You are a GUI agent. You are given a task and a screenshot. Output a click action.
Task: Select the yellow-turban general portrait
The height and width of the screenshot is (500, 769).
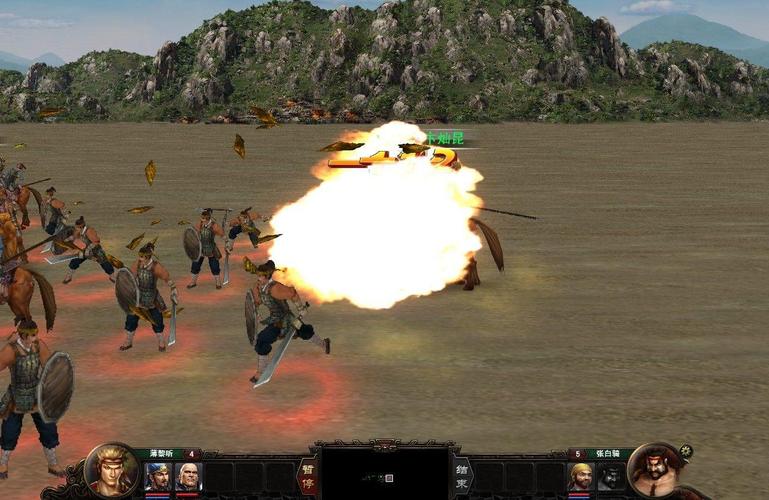tap(581, 477)
